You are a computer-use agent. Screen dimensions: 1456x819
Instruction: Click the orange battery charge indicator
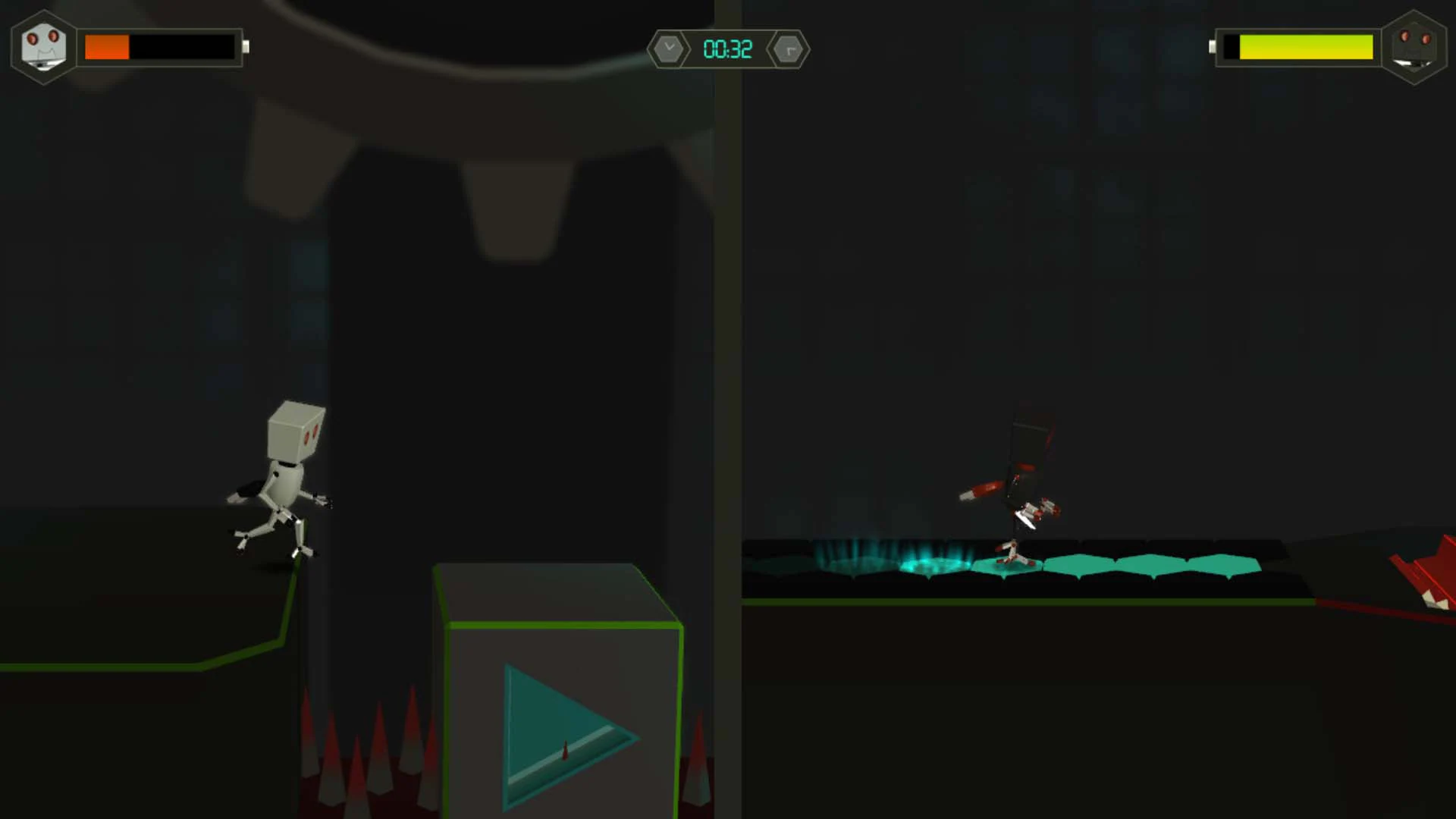[x=106, y=47]
